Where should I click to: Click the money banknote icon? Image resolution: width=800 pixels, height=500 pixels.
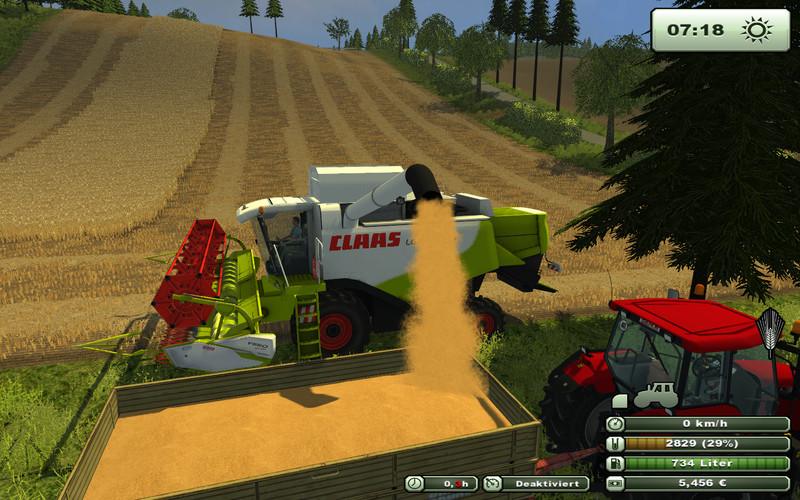(x=614, y=483)
